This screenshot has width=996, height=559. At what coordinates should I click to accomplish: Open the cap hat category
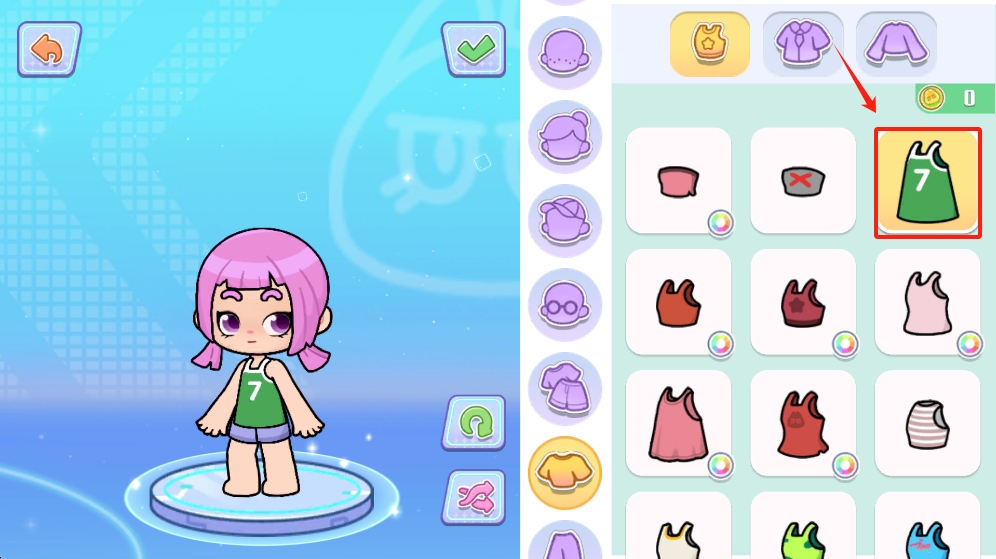(565, 220)
